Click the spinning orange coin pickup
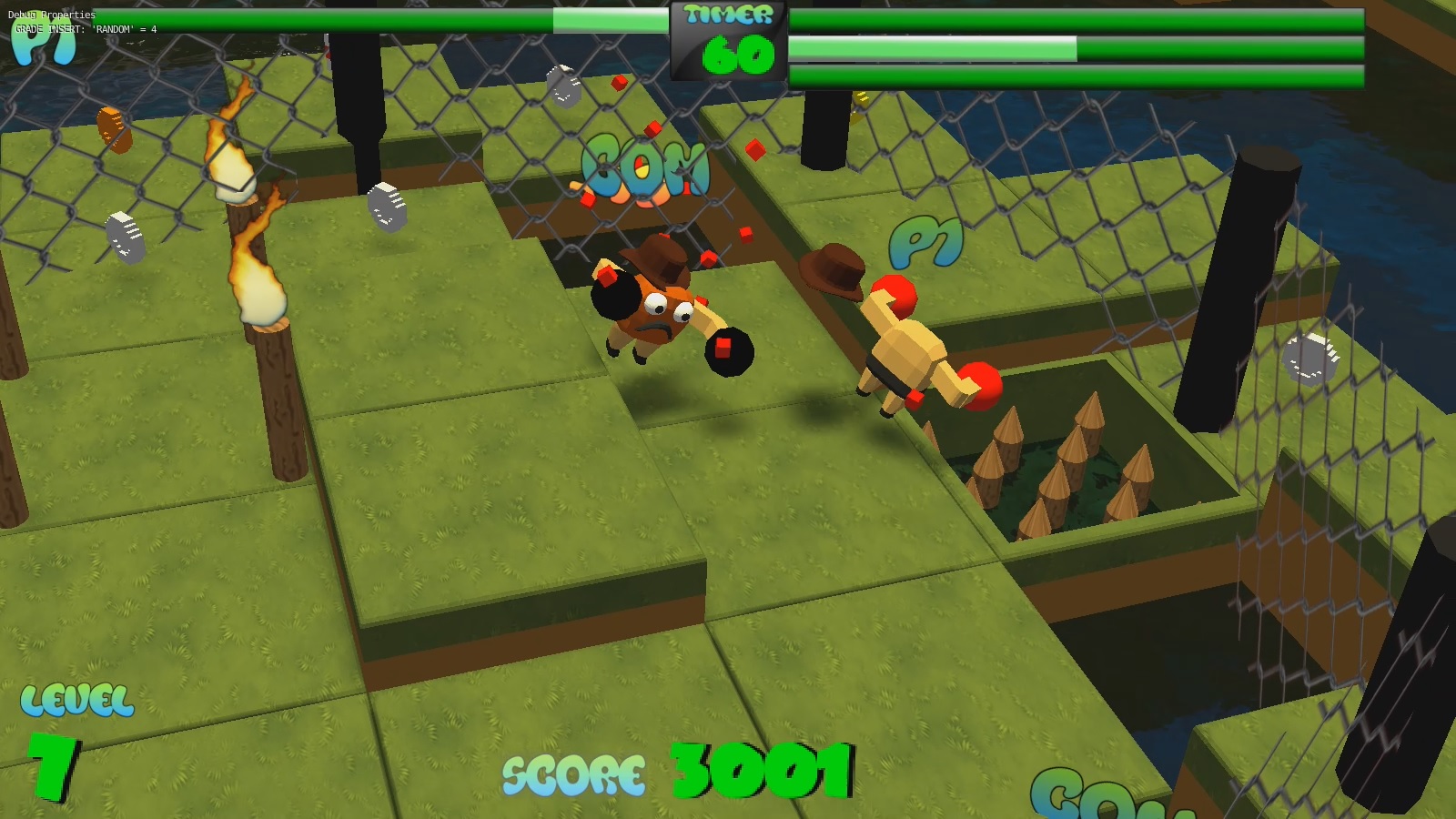1456x819 pixels. click(116, 130)
